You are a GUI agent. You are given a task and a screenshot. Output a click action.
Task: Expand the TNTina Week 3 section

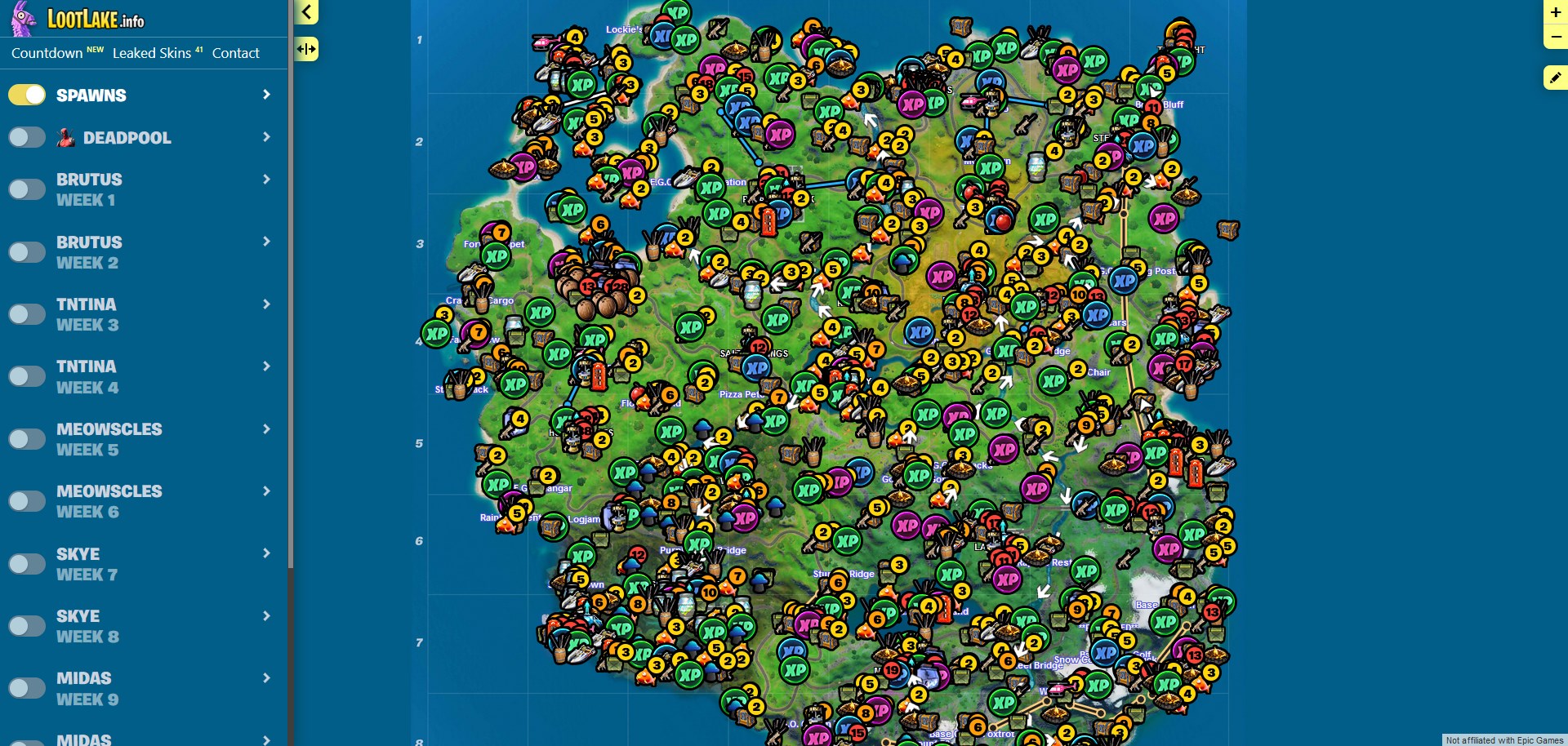pyautogui.click(x=266, y=304)
